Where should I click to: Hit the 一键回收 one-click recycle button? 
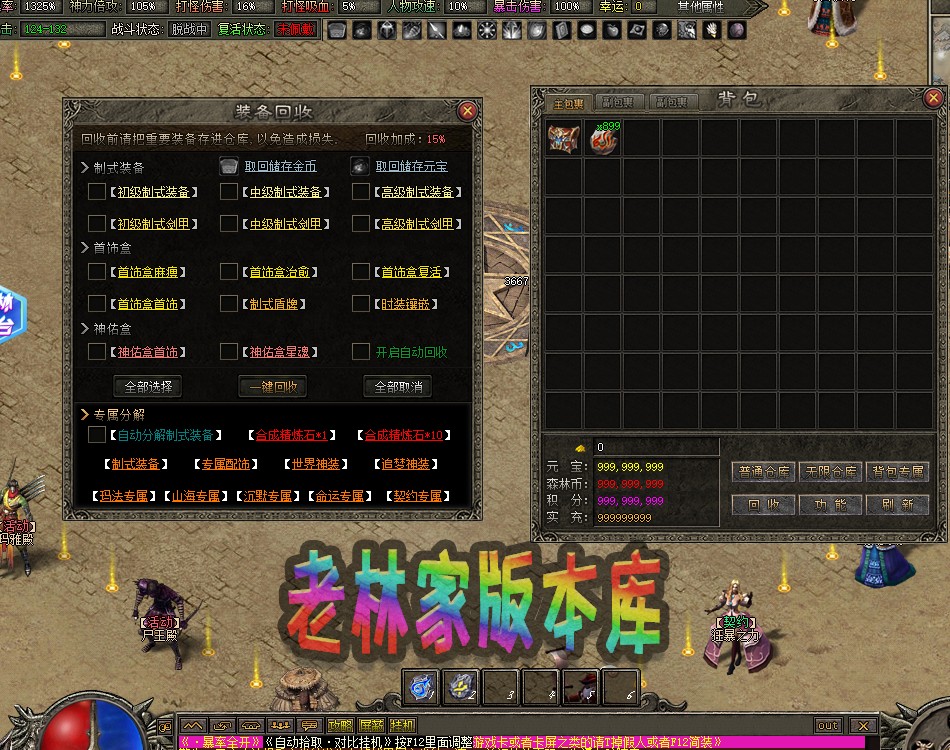click(272, 386)
